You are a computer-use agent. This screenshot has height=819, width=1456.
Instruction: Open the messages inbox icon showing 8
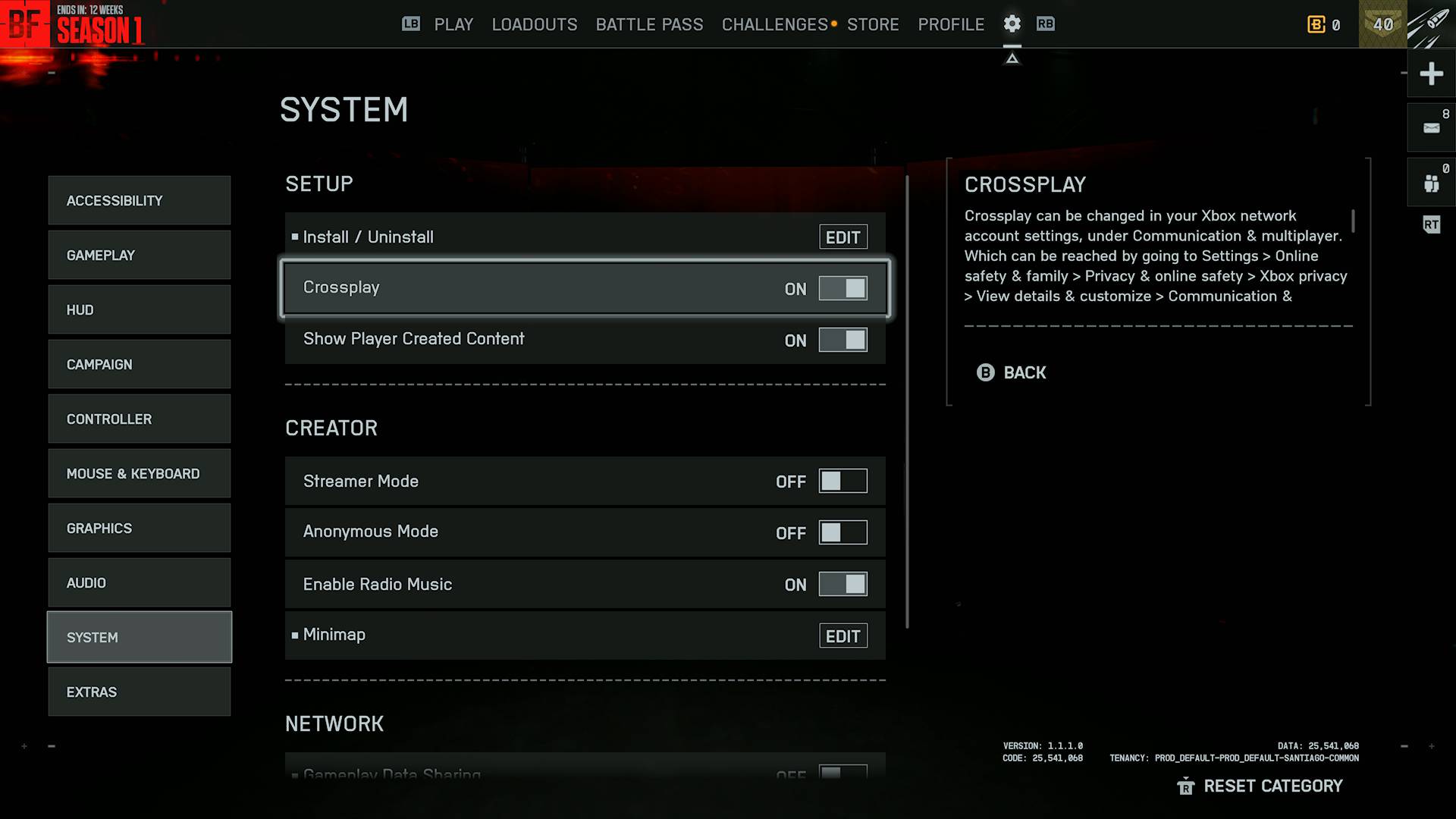click(1432, 127)
